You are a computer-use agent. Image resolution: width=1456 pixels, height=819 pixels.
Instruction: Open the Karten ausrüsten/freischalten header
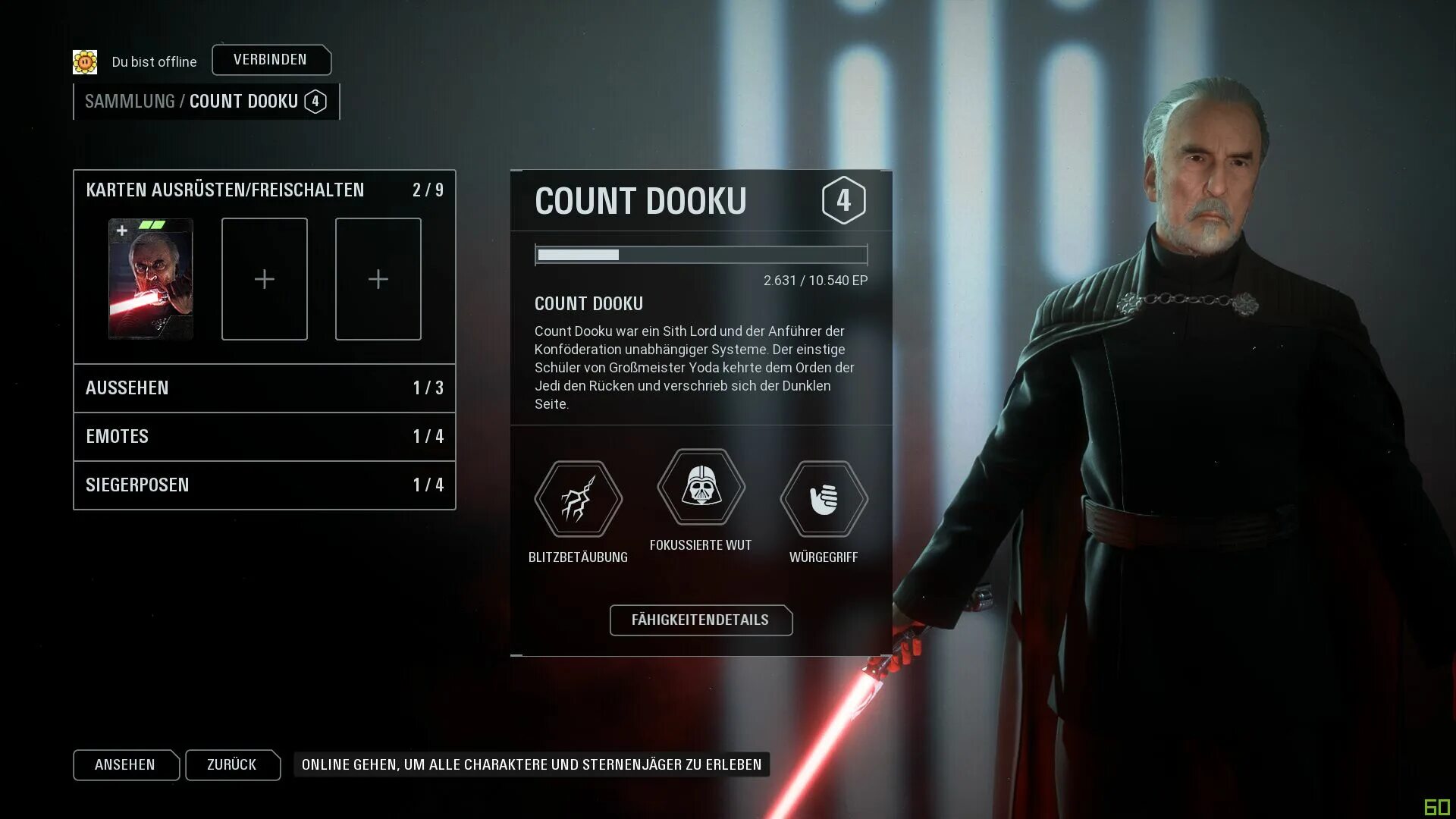225,190
